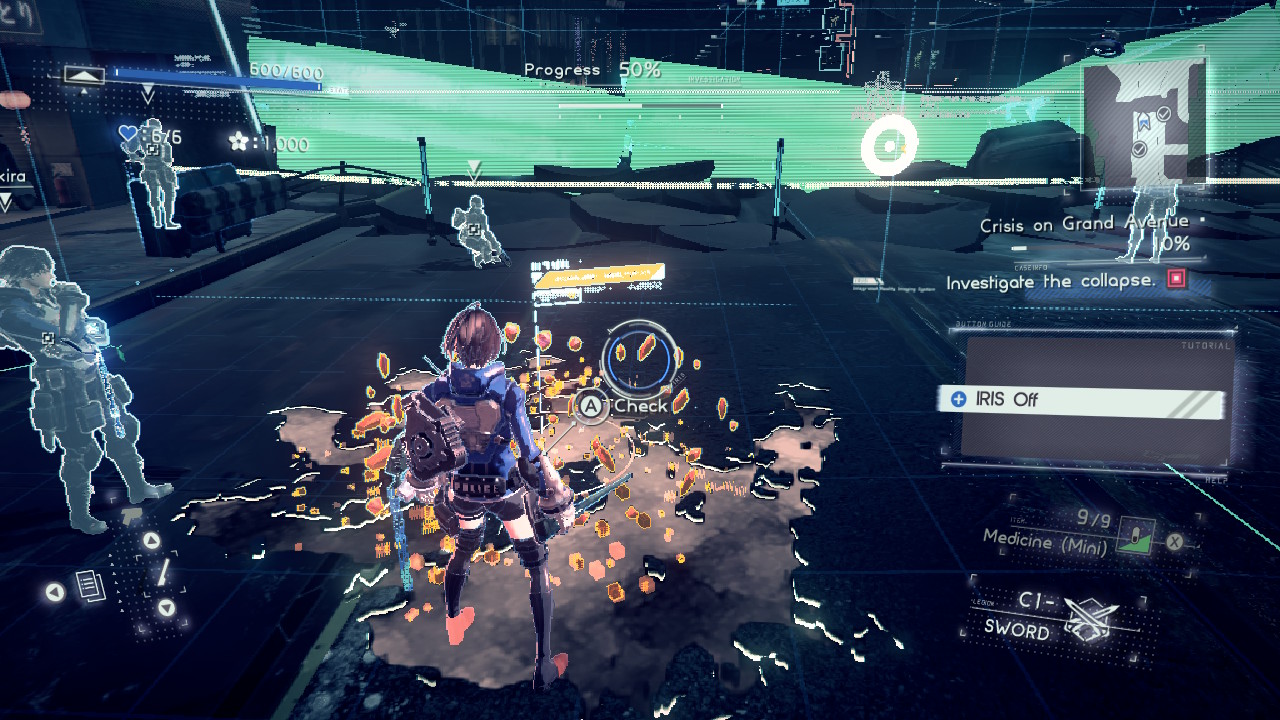This screenshot has height=720, width=1280.
Task: Open the case files document icon on the d-pad
Action: point(90,586)
